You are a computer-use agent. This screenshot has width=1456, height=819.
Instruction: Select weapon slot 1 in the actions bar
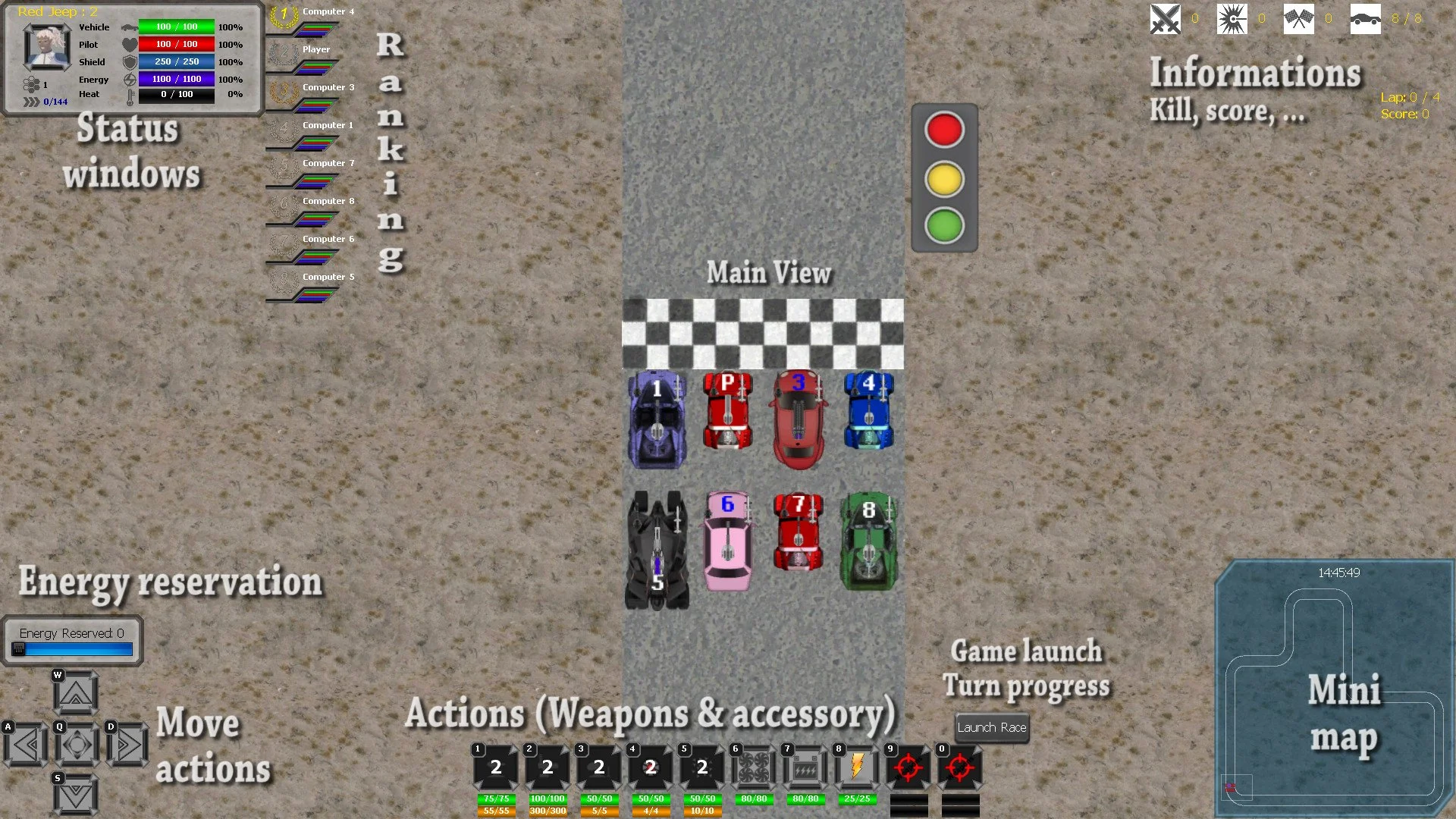pos(496,768)
